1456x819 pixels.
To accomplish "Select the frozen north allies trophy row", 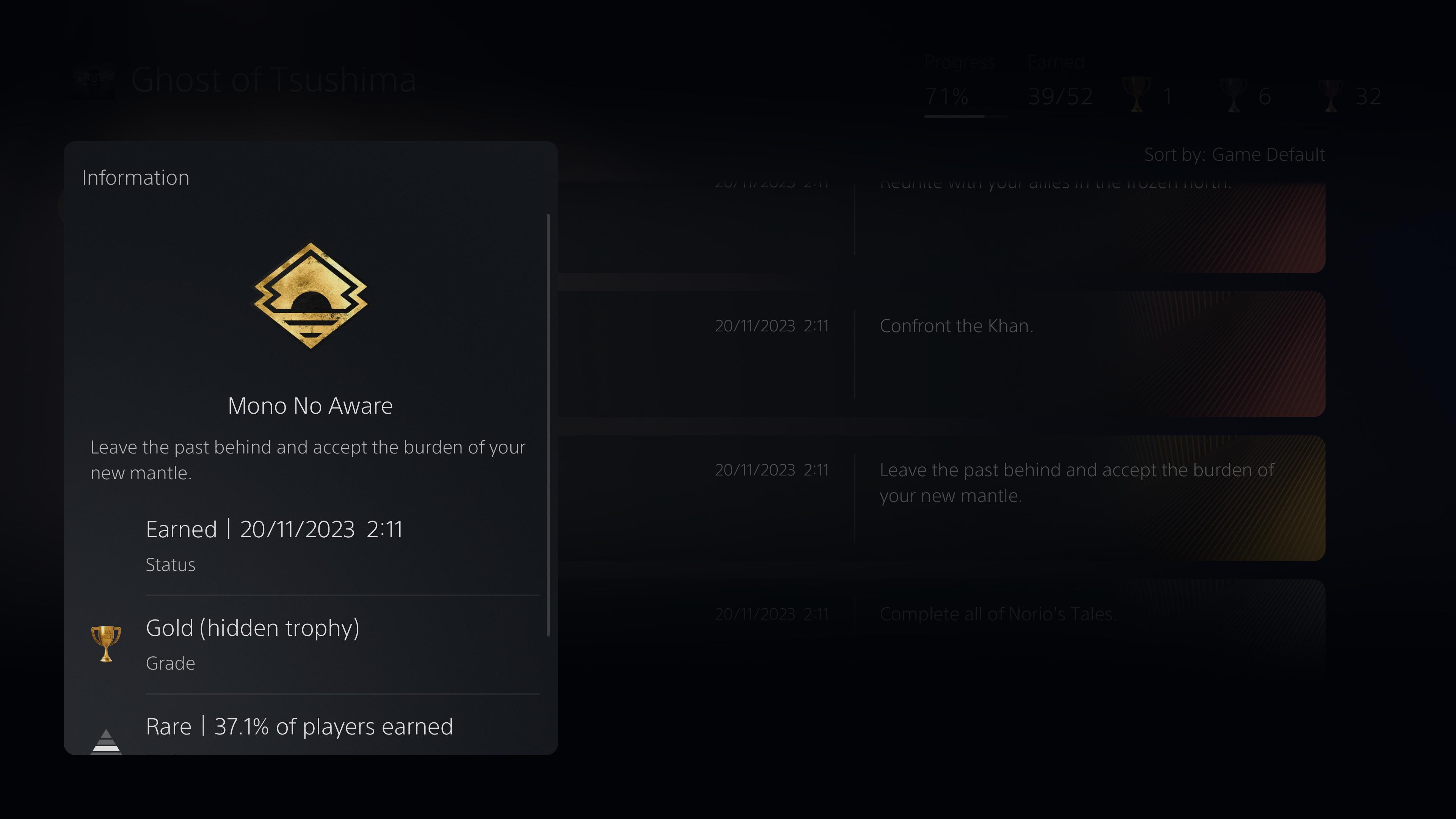I will point(941,226).
